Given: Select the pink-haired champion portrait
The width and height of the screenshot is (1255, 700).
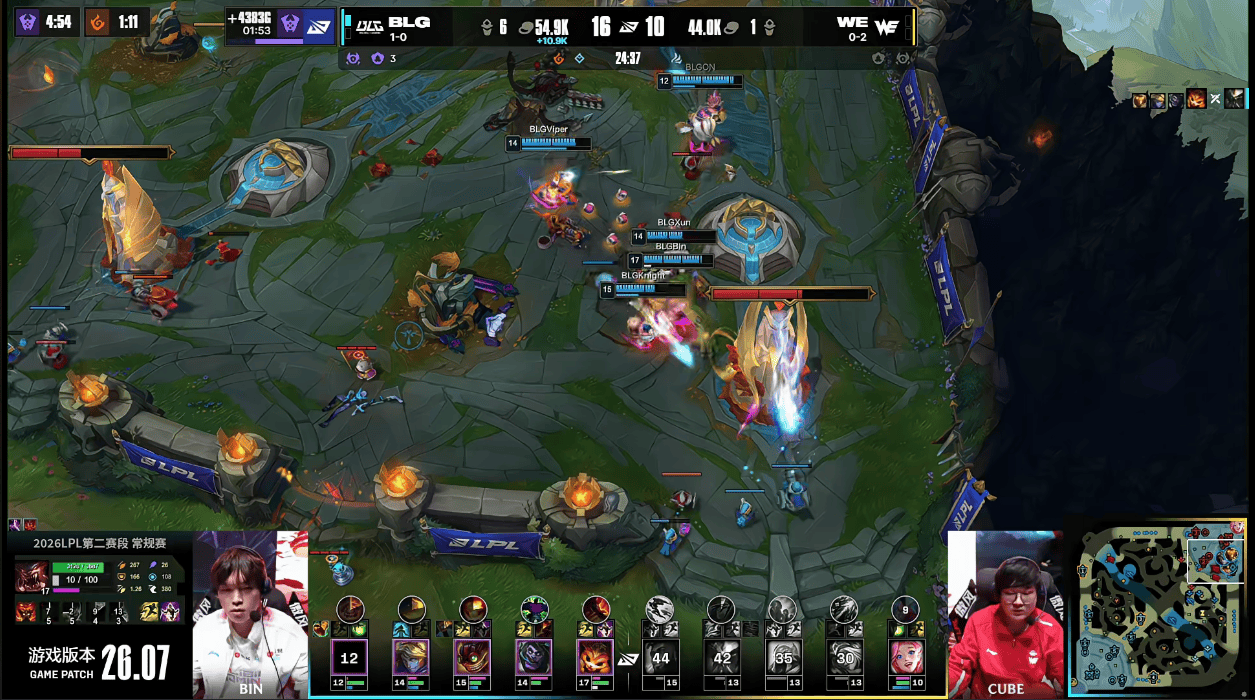Looking at the screenshot, I should click(x=907, y=658).
